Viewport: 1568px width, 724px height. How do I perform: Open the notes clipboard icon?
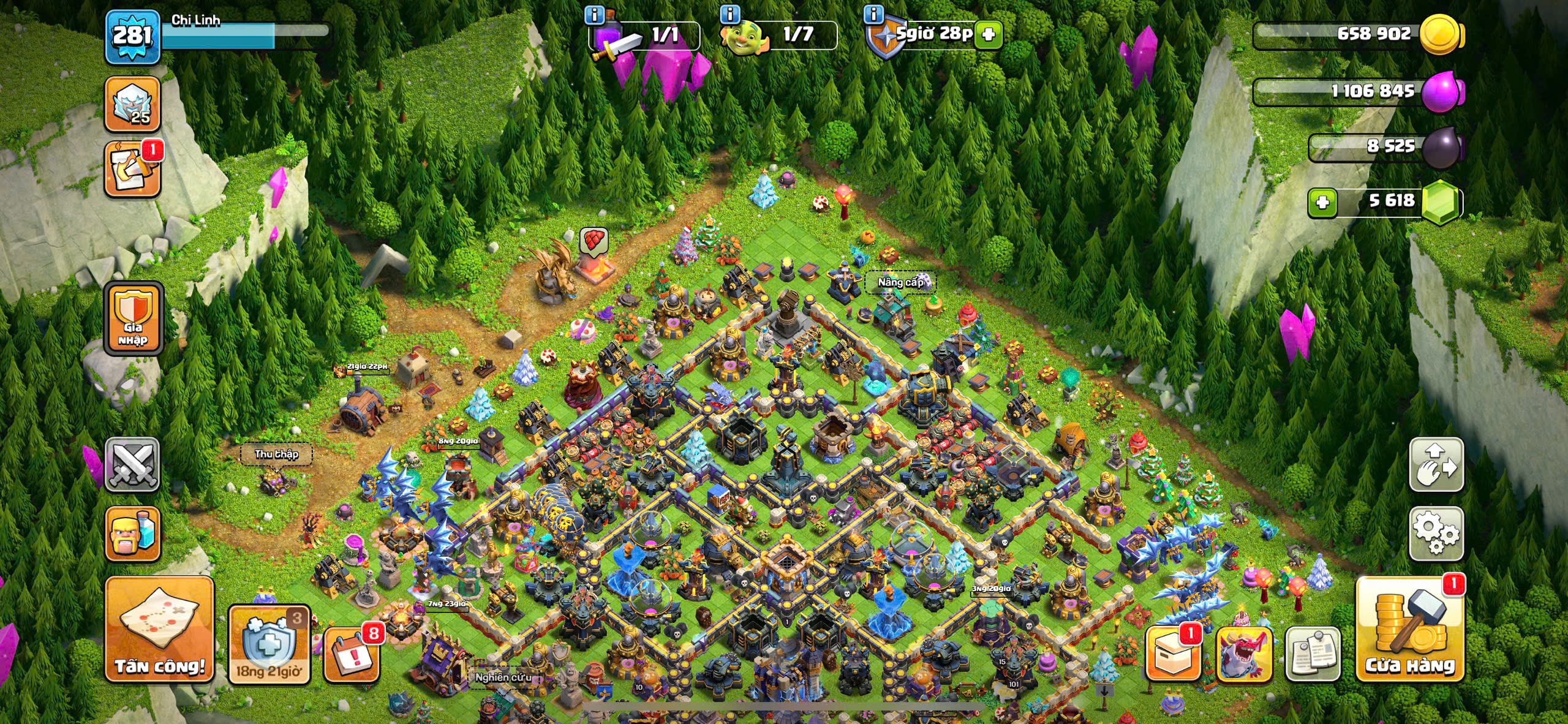point(1313,654)
